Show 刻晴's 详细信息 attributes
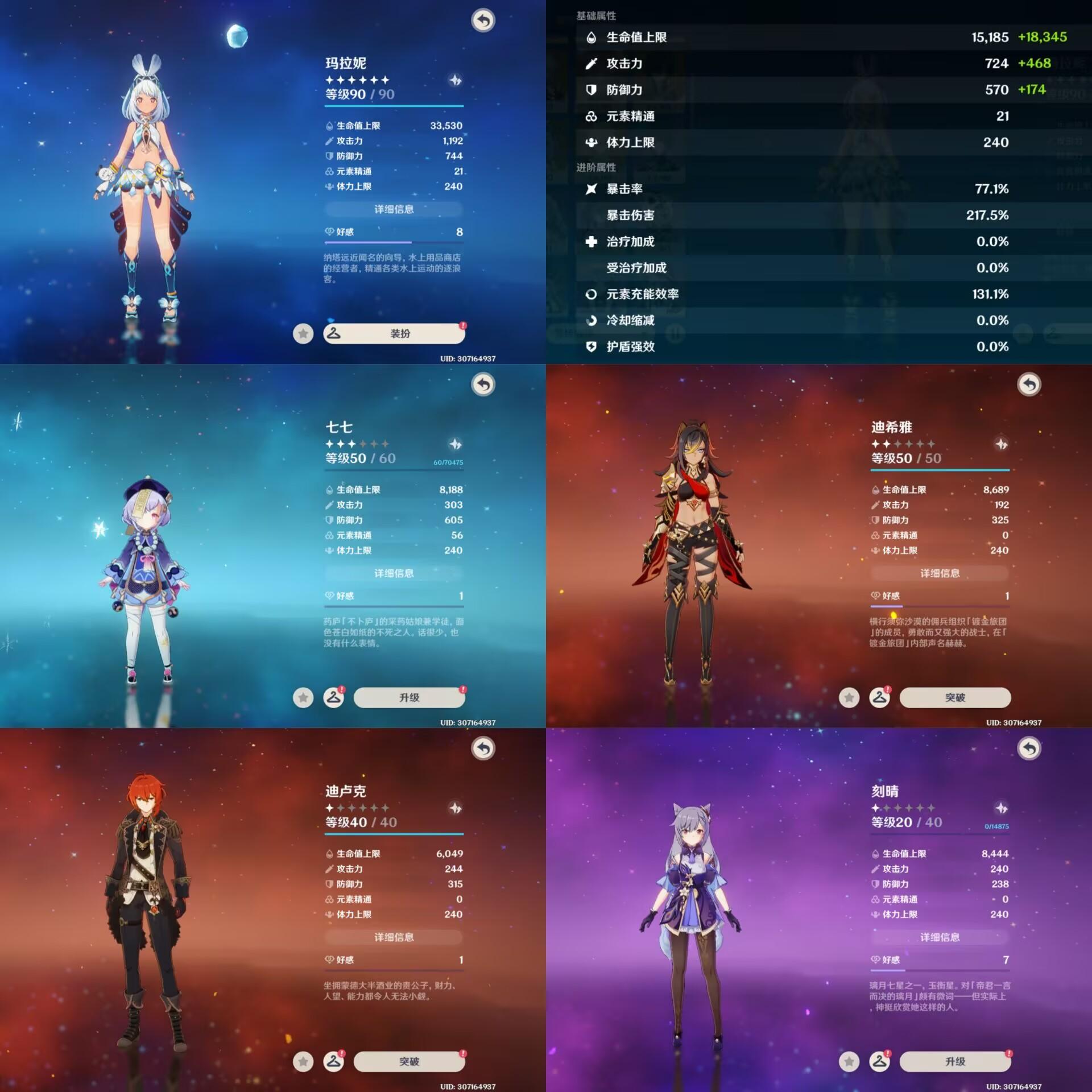 [x=940, y=937]
